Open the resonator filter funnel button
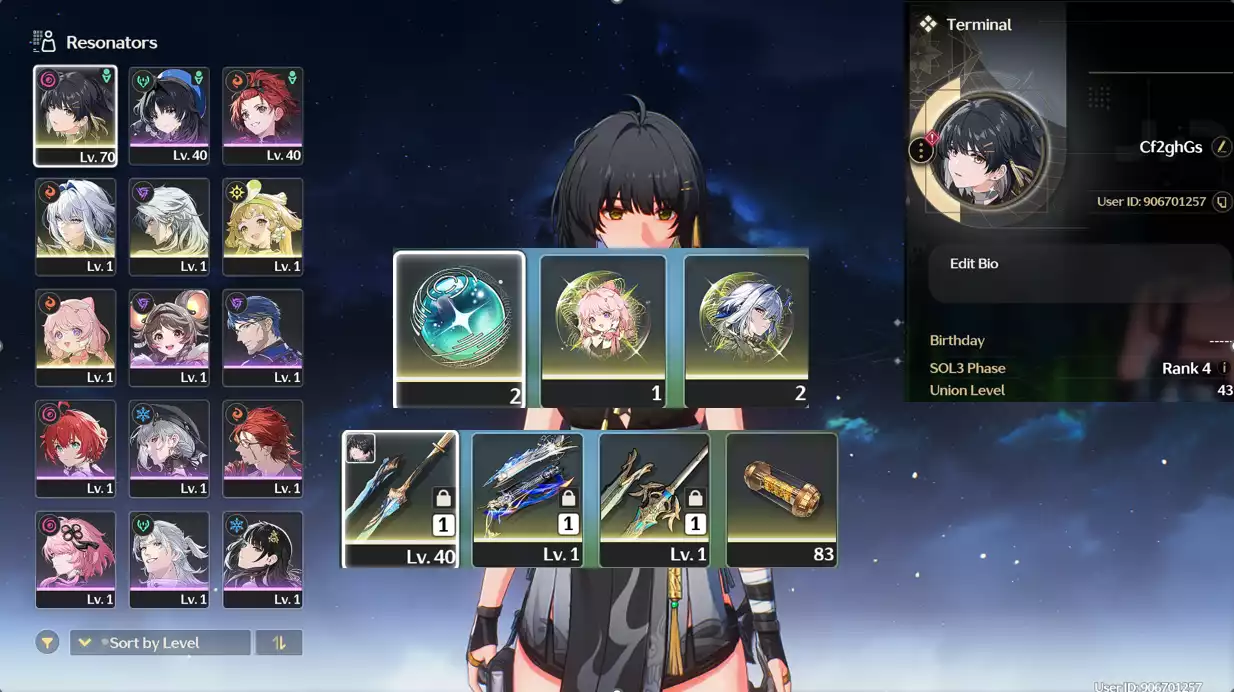The image size is (1234, 692). tap(47, 643)
